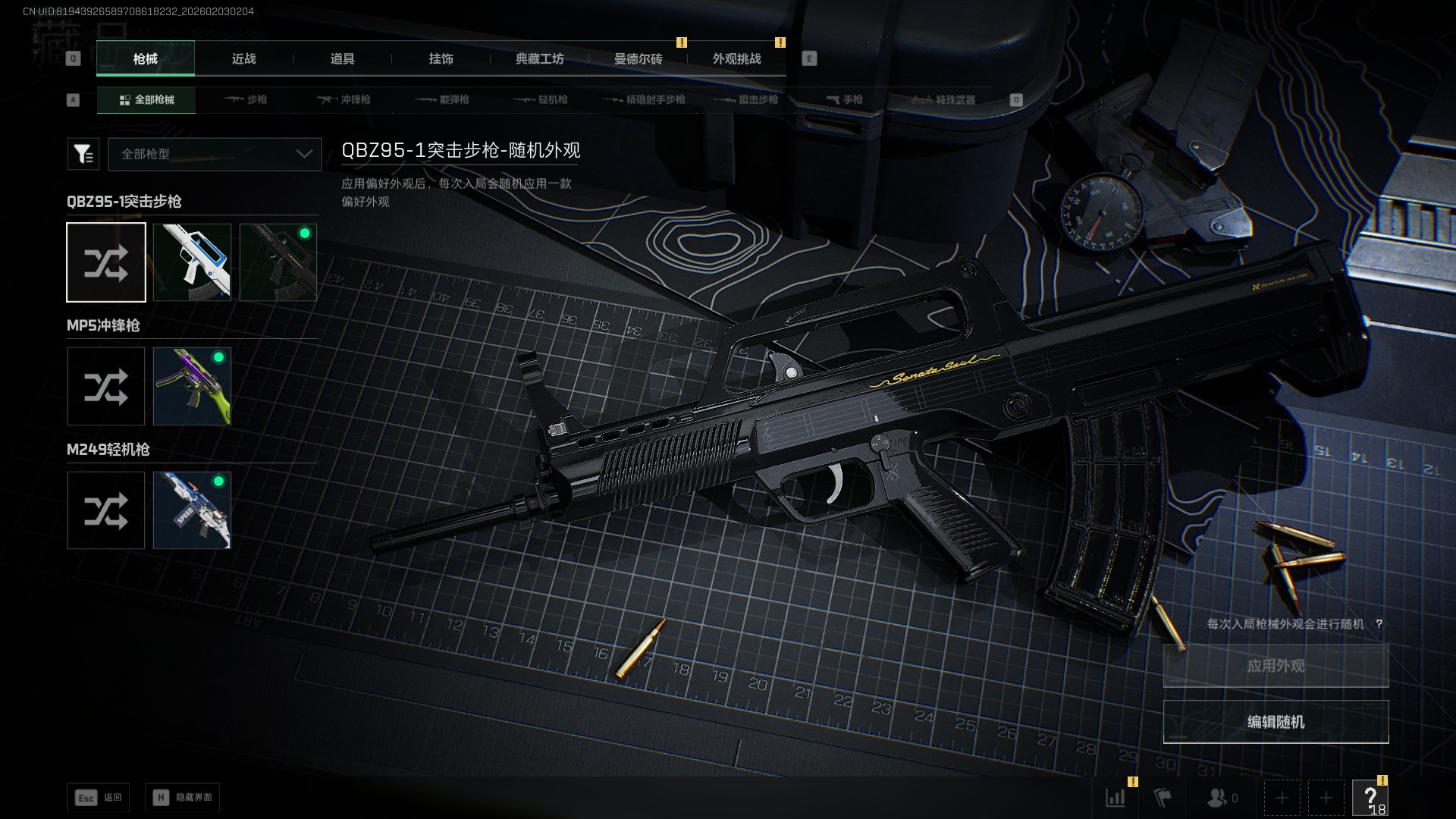Select the MP5 random skin shuffle tile
1456x819 pixels.
click(106, 387)
